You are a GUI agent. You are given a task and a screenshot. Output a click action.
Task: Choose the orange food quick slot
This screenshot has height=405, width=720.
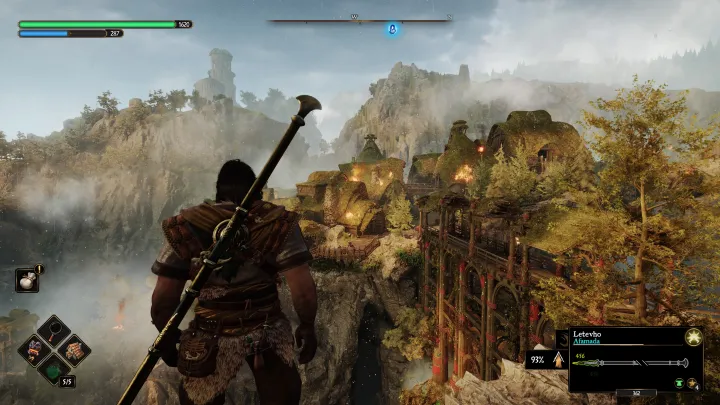(73, 349)
